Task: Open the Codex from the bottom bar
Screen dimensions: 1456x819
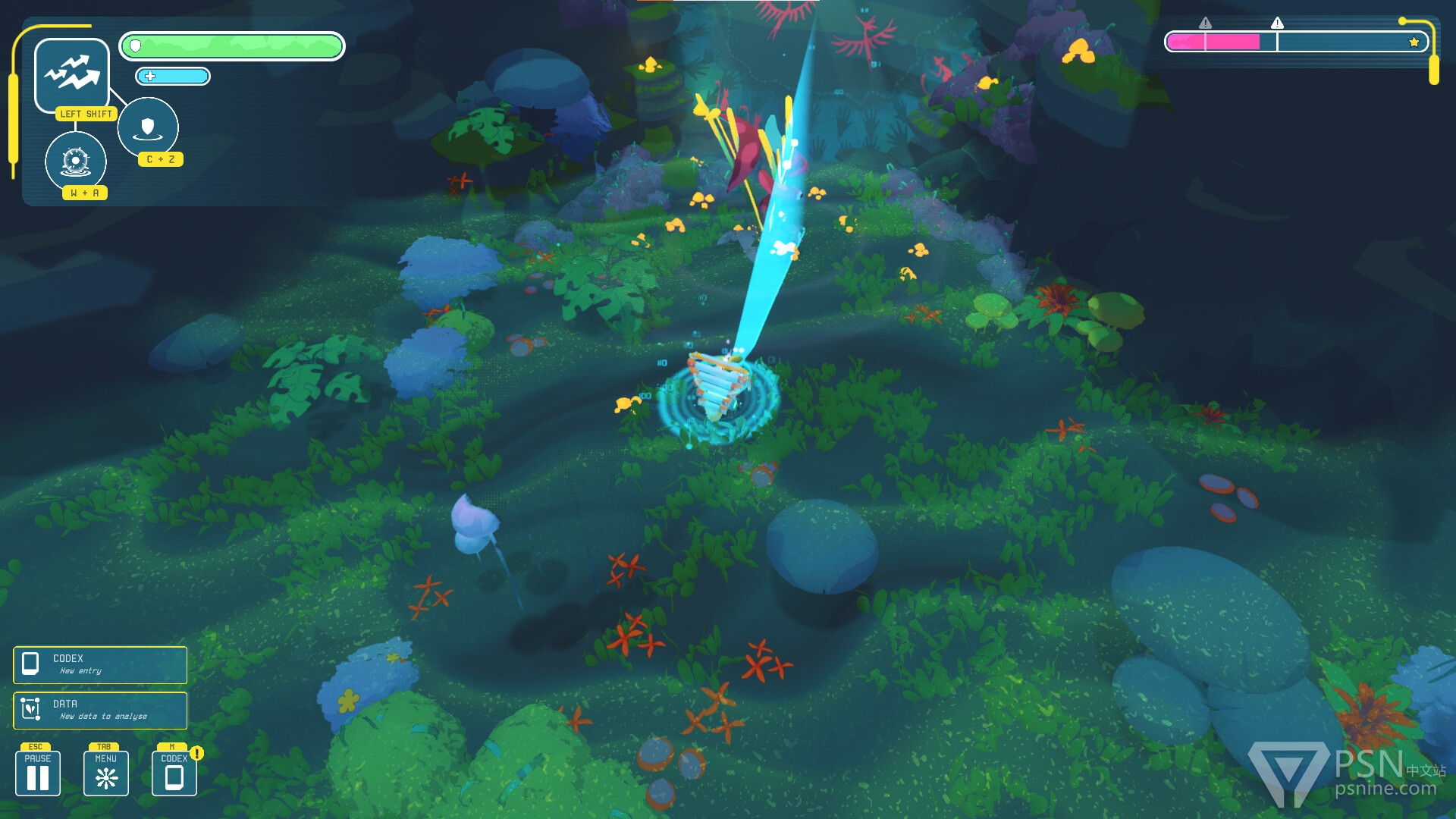Action: (x=174, y=773)
